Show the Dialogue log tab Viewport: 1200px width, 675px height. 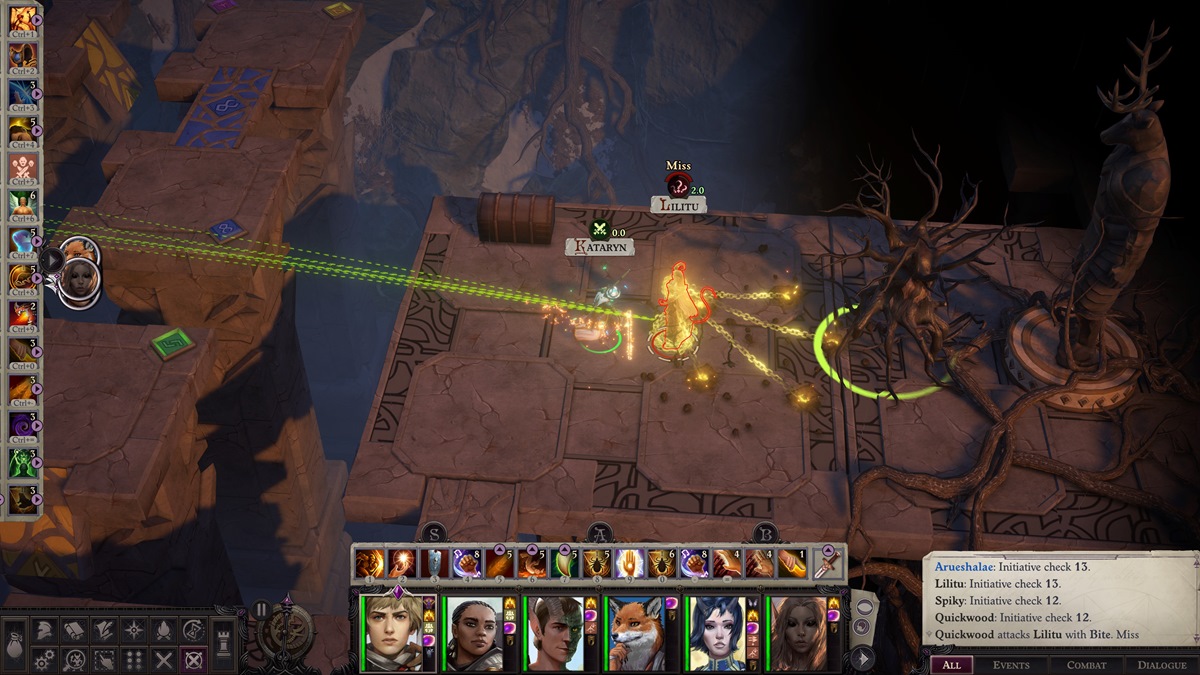[x=1161, y=665]
